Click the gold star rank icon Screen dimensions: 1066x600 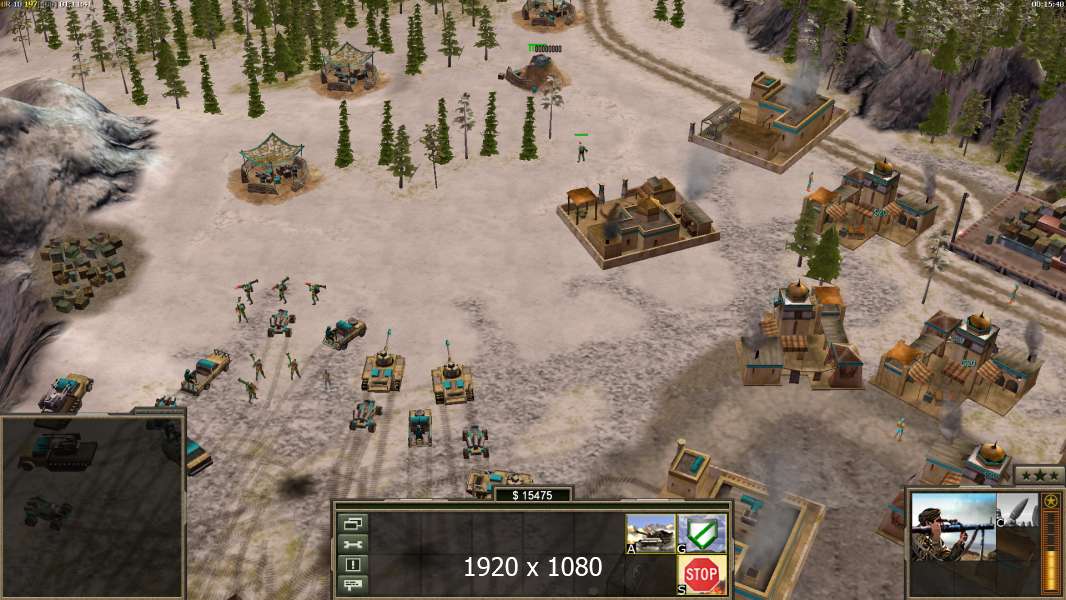[x=1050, y=501]
